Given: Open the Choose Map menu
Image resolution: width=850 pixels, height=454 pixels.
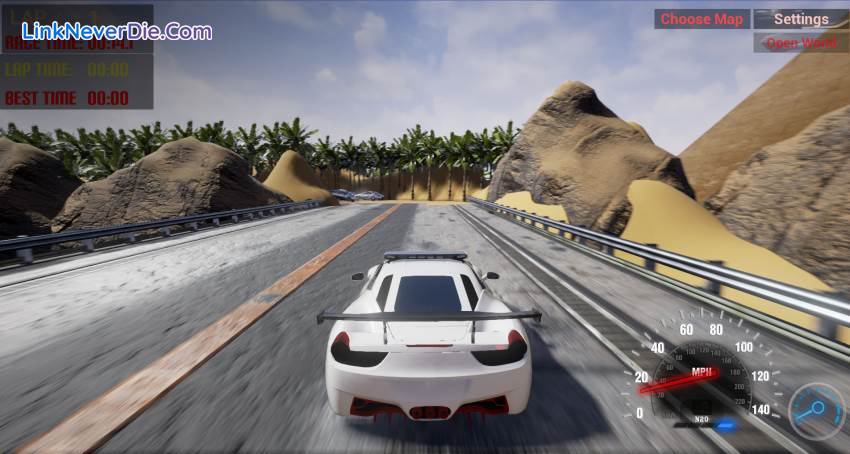Looking at the screenshot, I should [x=701, y=19].
